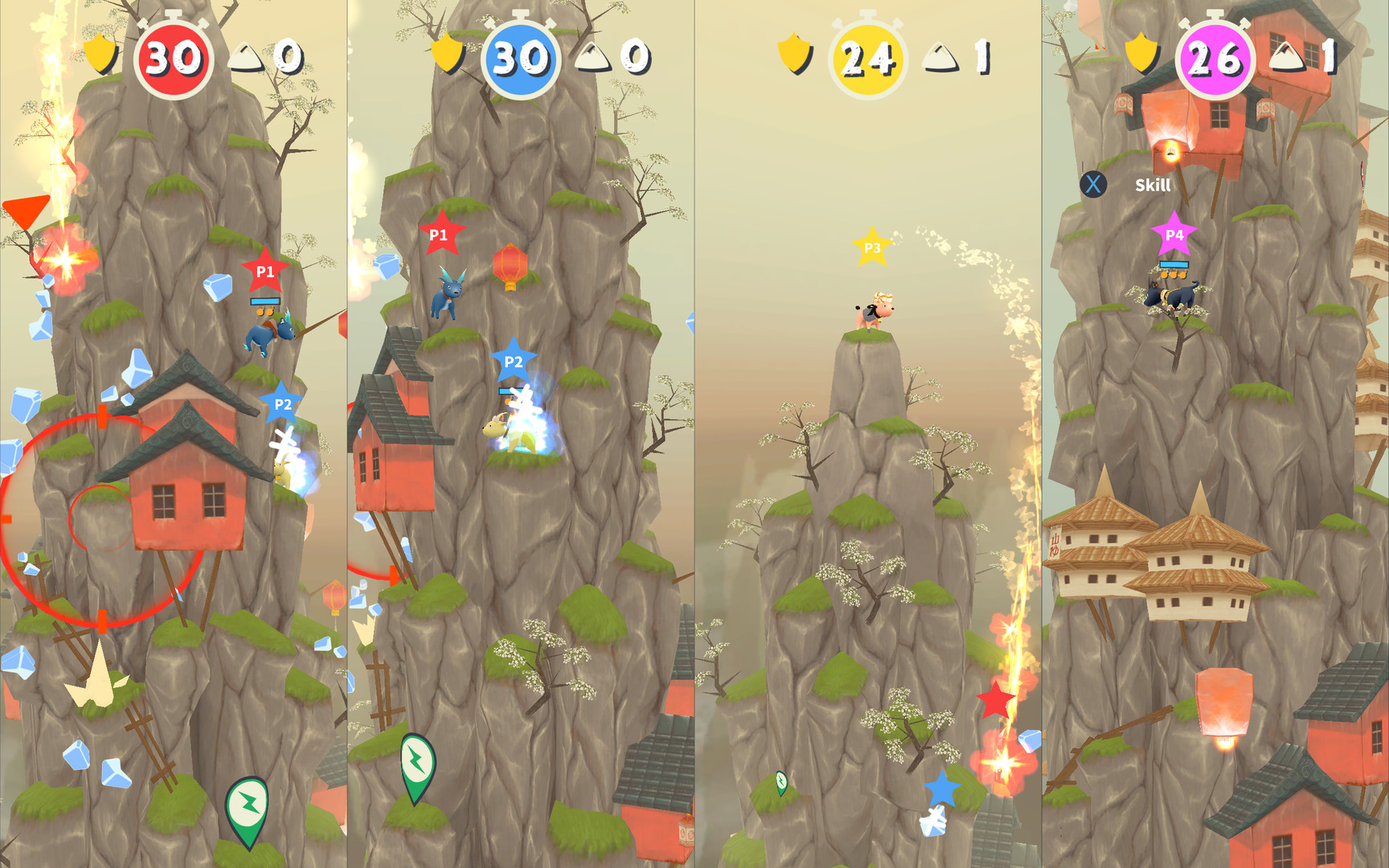
Task: Click the pink stopwatch timer showing 26
Action: tap(1215, 56)
